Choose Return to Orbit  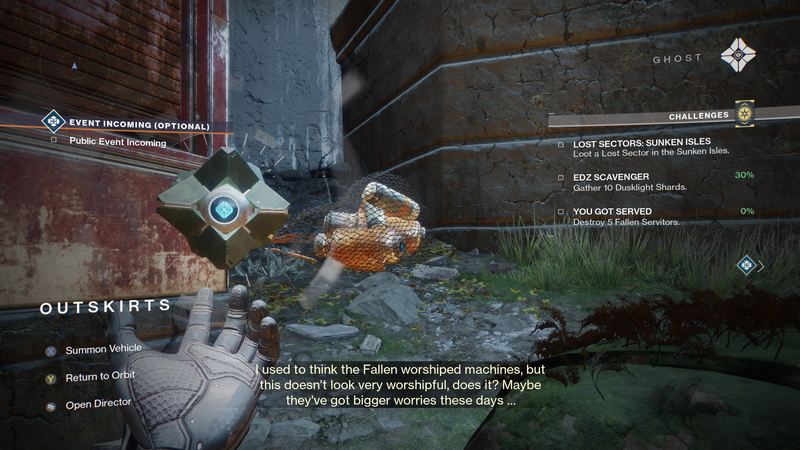coord(99,375)
